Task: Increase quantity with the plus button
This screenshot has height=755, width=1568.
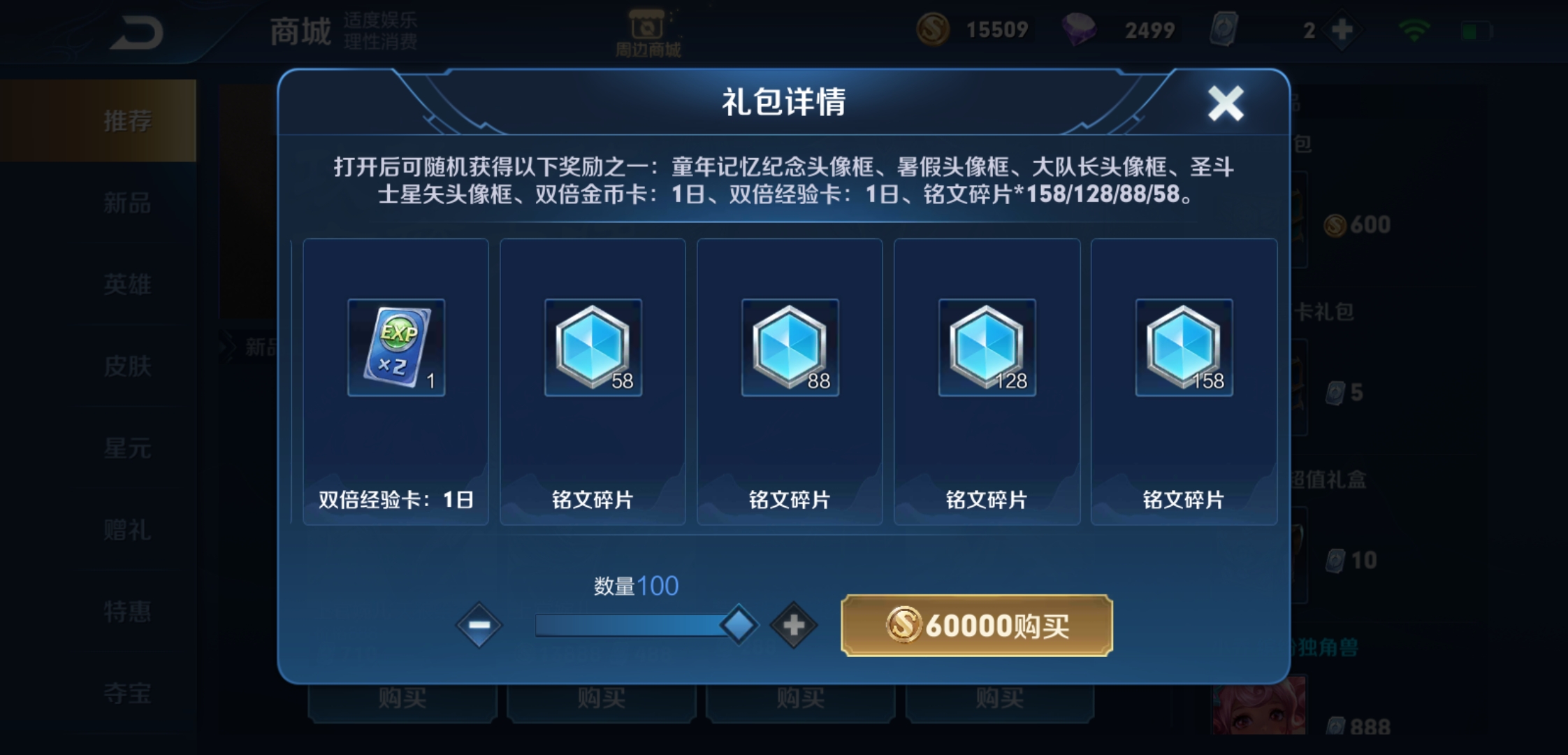Action: click(x=792, y=624)
